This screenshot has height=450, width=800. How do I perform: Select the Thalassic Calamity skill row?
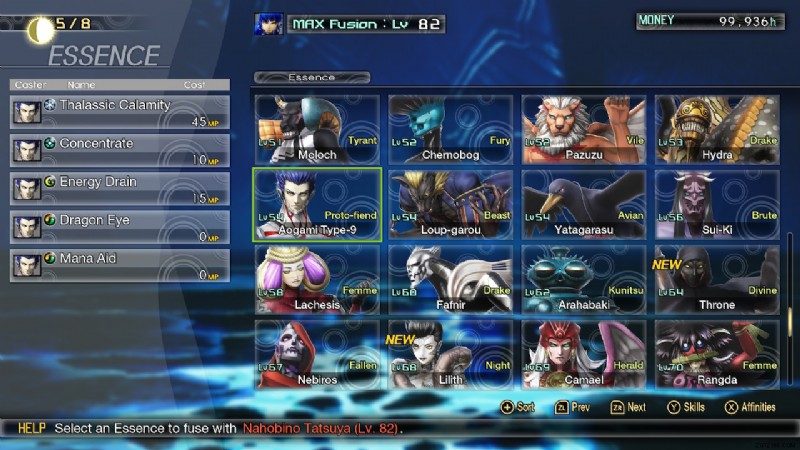coord(120,111)
